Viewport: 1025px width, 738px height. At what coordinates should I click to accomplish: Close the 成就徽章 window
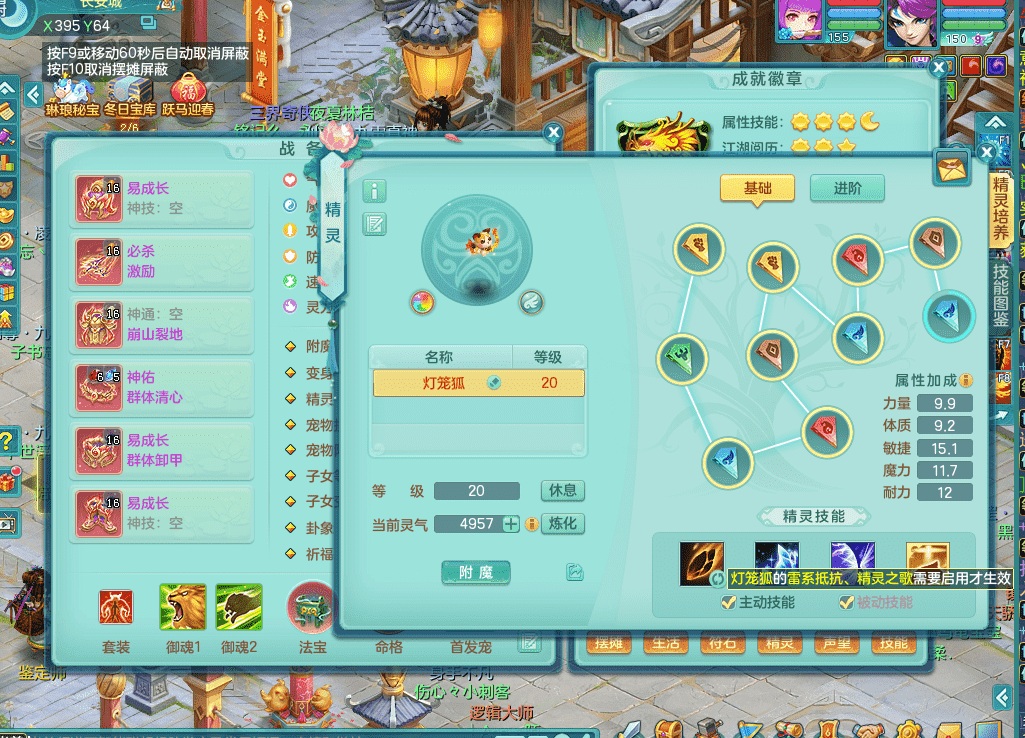(x=938, y=68)
